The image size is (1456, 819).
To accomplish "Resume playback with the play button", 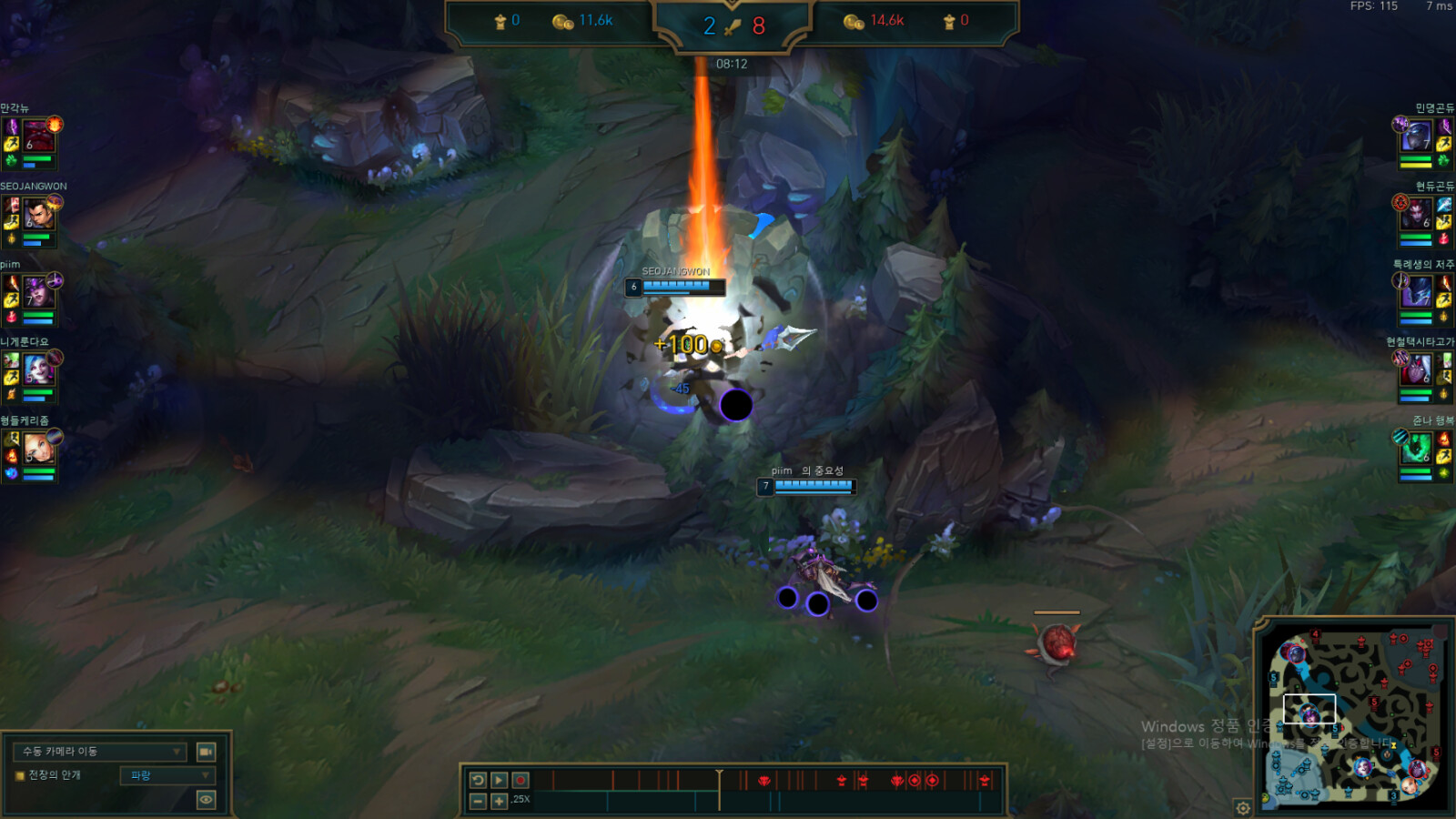I will tap(499, 780).
